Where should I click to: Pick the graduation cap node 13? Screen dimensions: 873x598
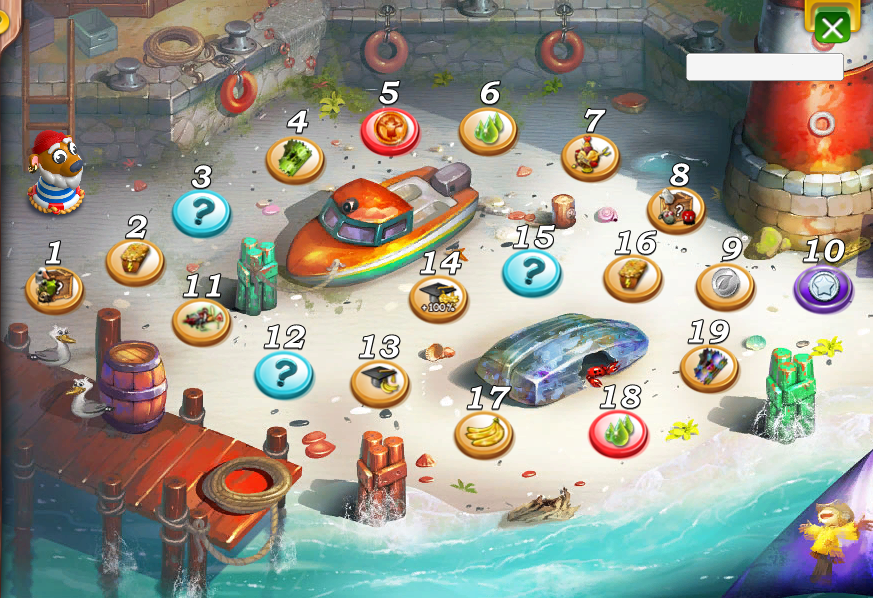380,383
